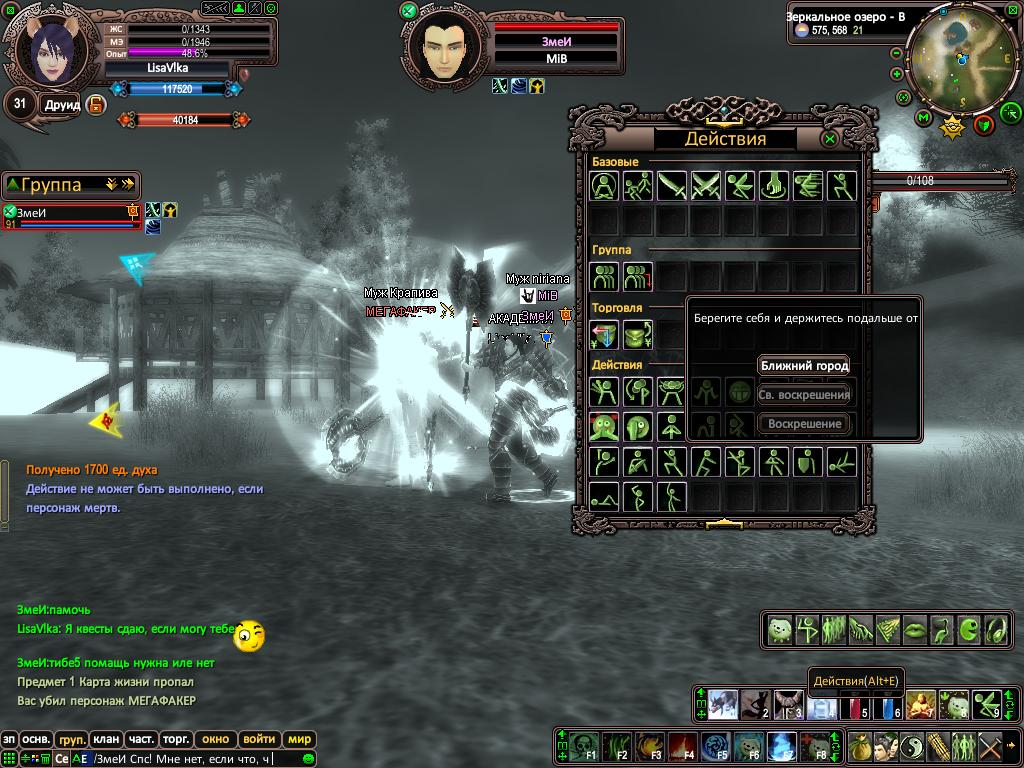Select ЗмеИ in the group list
Screen dimensions: 1024x768
[70, 213]
